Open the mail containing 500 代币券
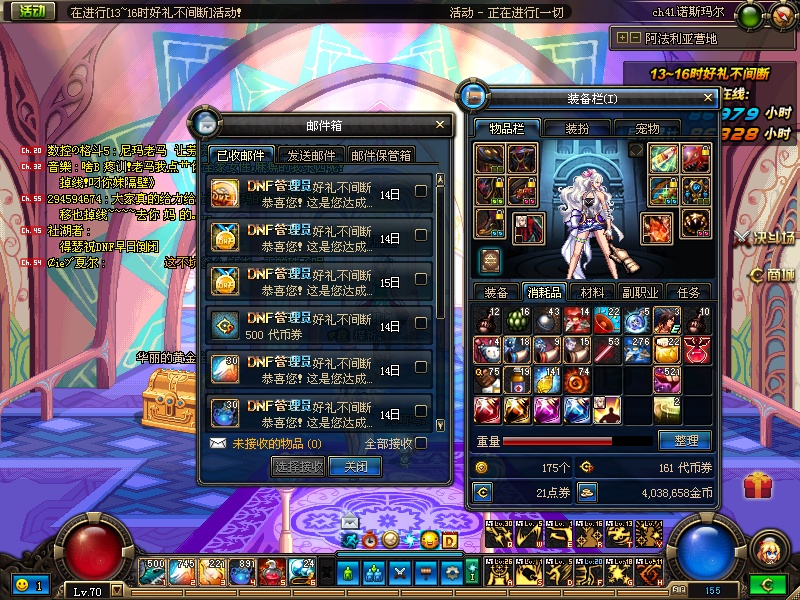 coord(320,326)
